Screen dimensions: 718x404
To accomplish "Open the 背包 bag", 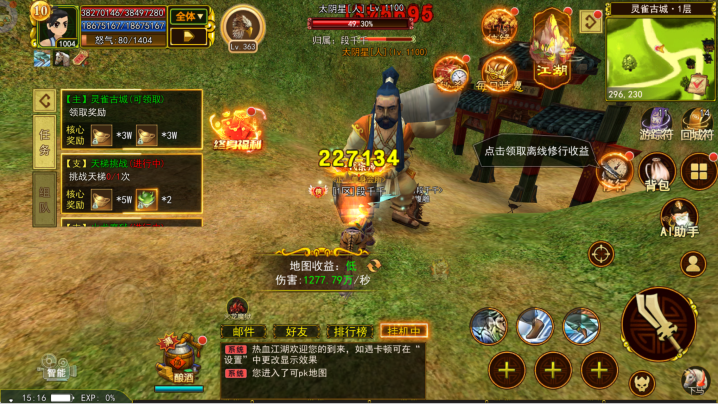I will (656, 174).
